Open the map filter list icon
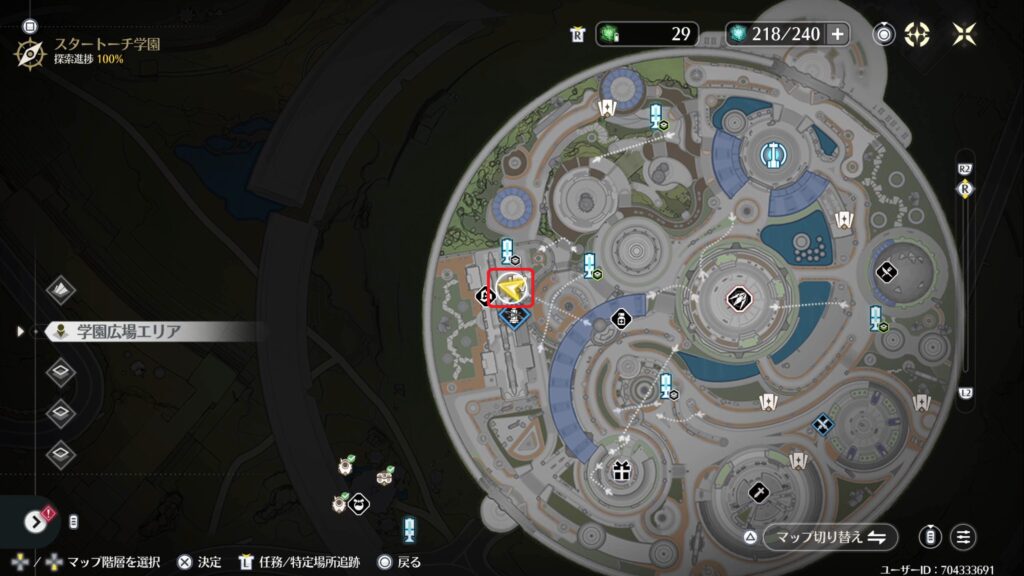Viewport: 1024px width, 576px height. (964, 537)
